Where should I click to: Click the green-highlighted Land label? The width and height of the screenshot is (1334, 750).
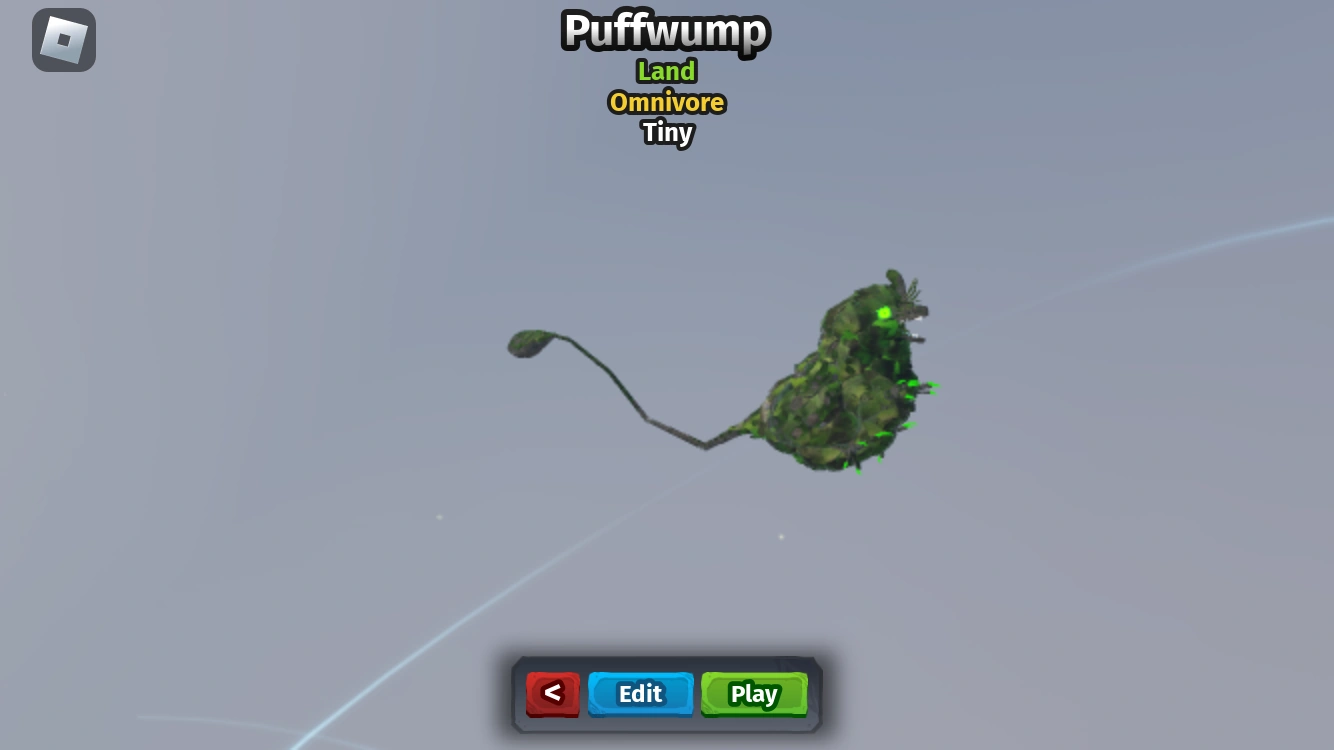666,71
